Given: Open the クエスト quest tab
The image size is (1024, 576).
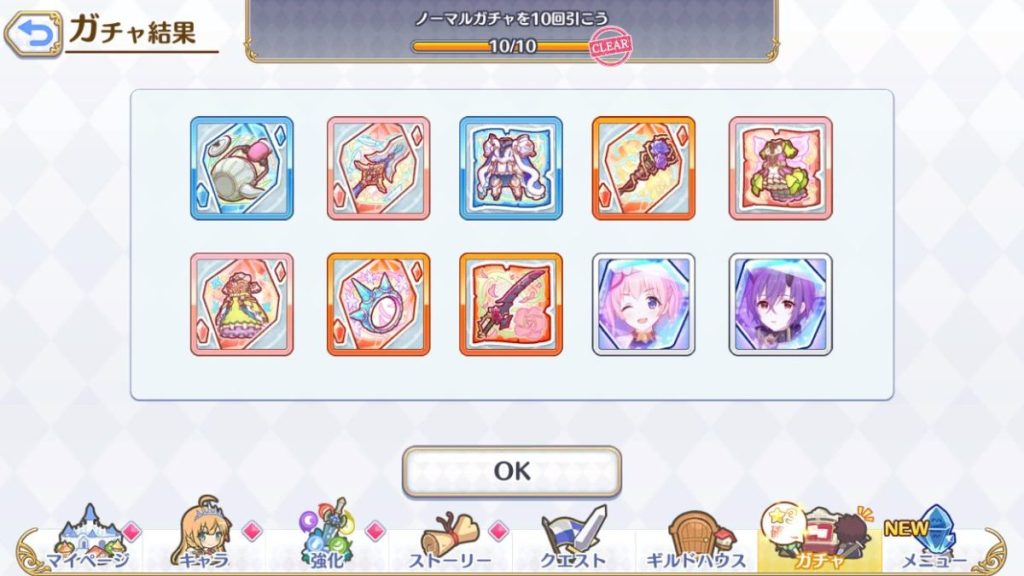Looking at the screenshot, I should [574, 540].
